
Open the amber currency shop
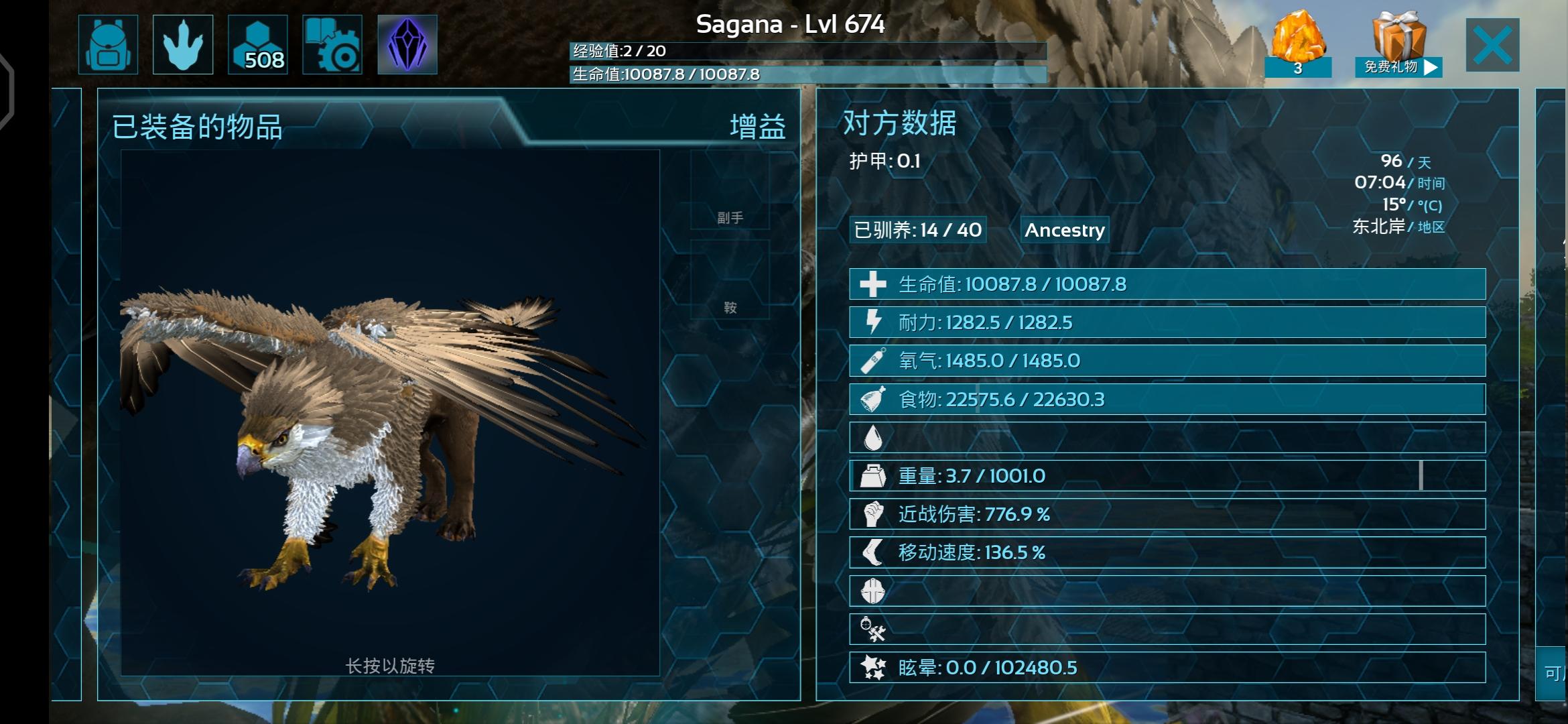[1298, 43]
